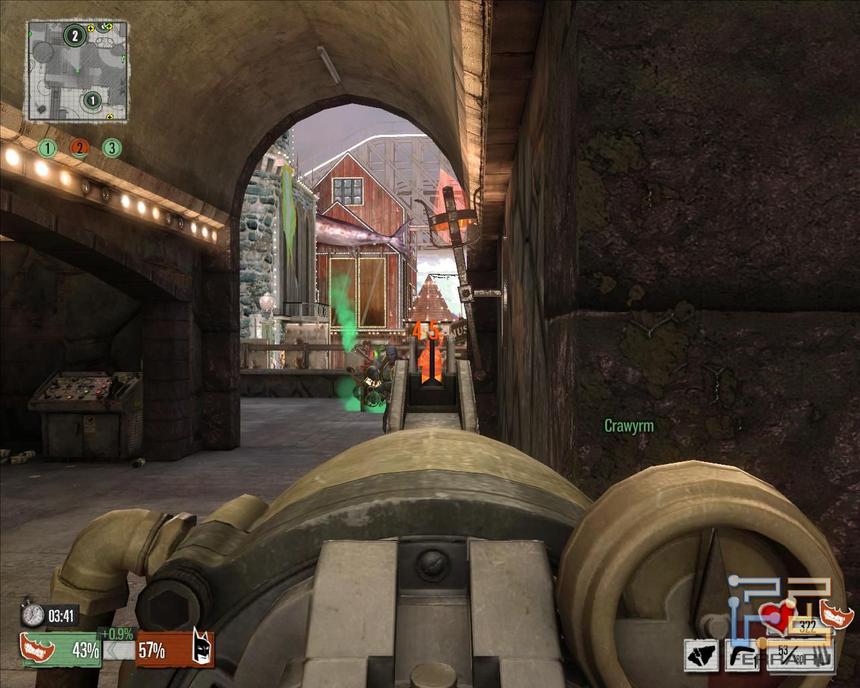Select the glider wing gadget slot
Image resolution: width=860 pixels, height=688 pixels.
700,656
